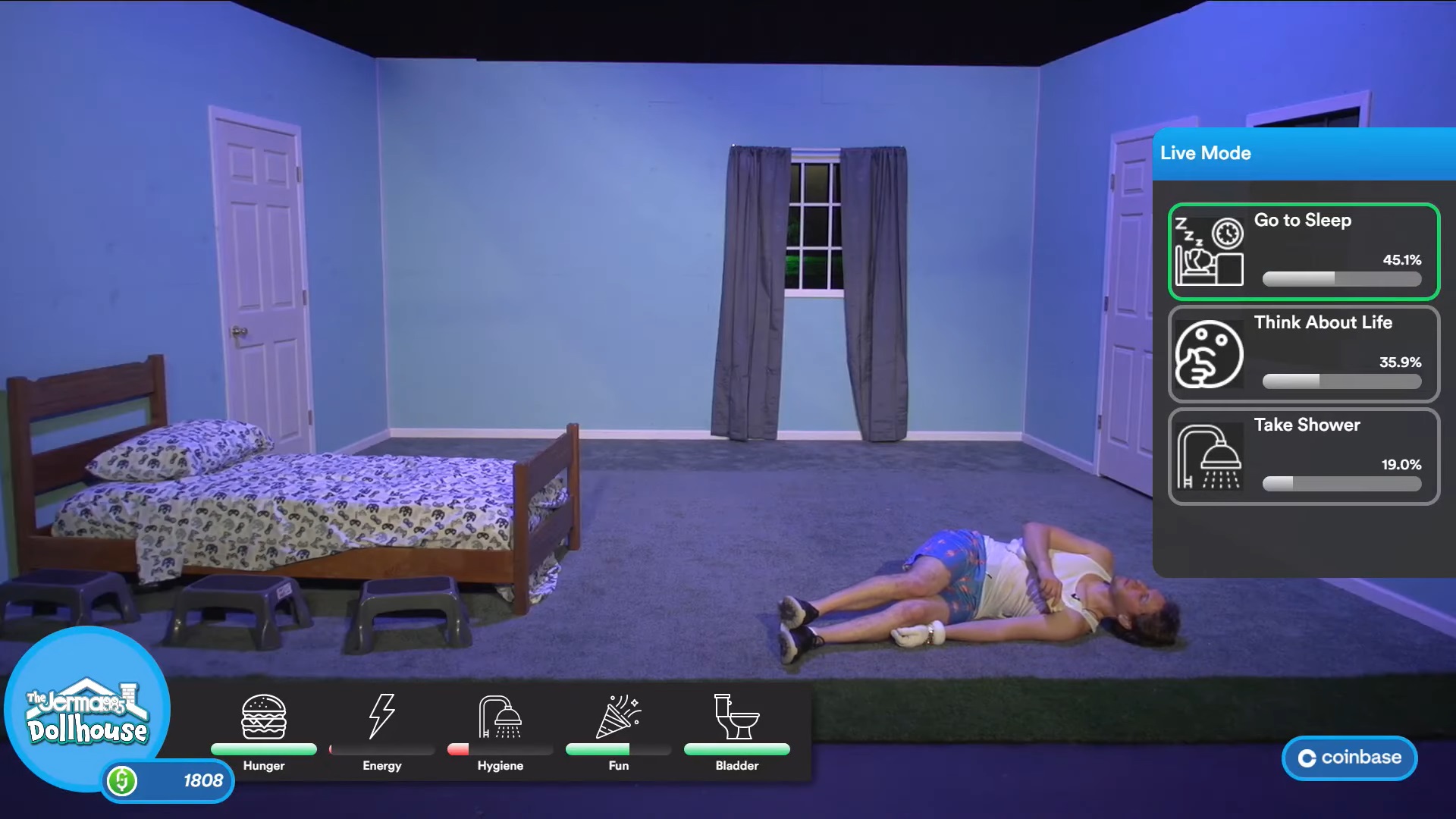Click the Hunger burger icon

264,715
